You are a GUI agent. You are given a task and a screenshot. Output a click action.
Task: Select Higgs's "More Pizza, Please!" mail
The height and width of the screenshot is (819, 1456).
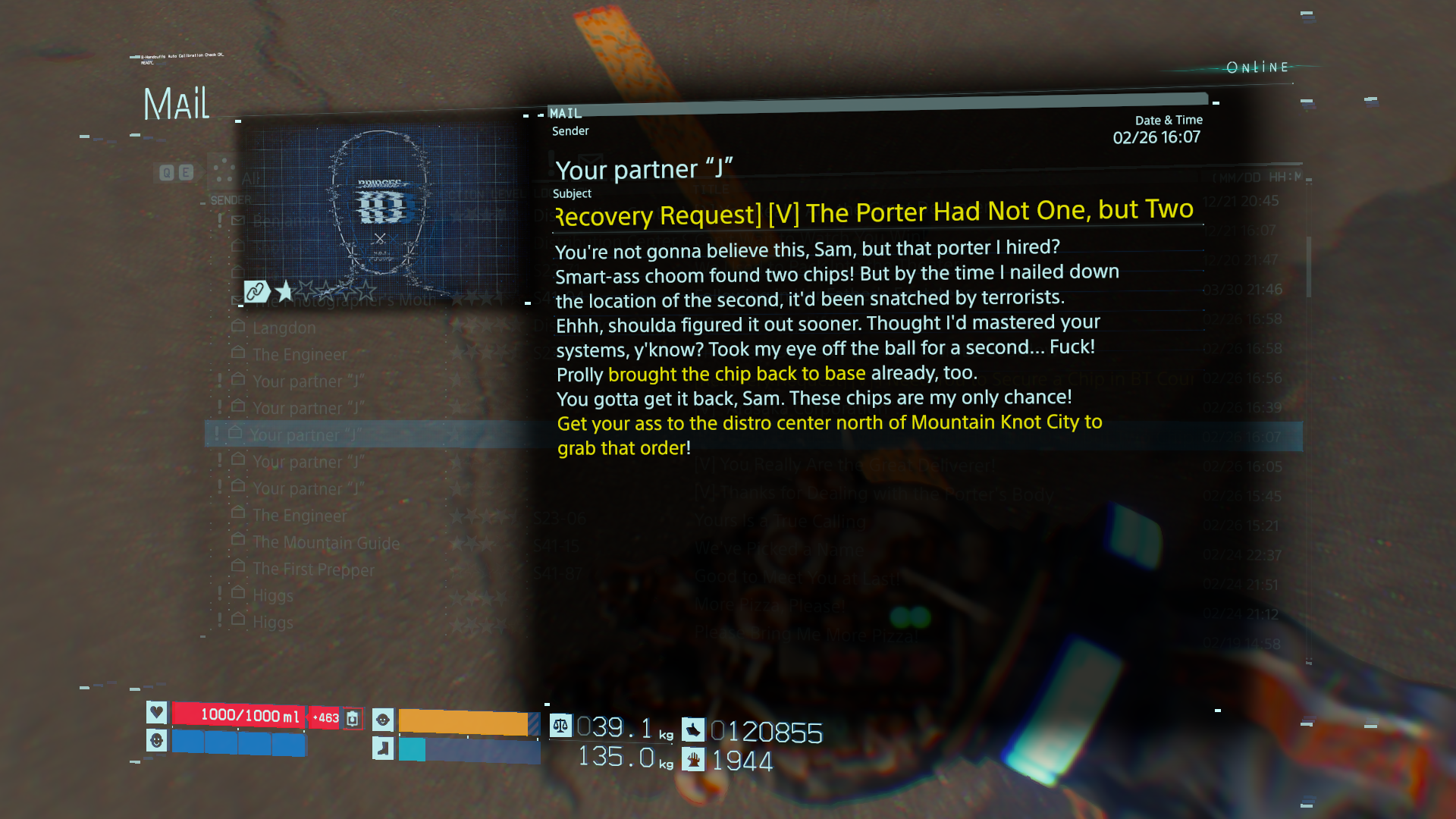tap(273, 596)
